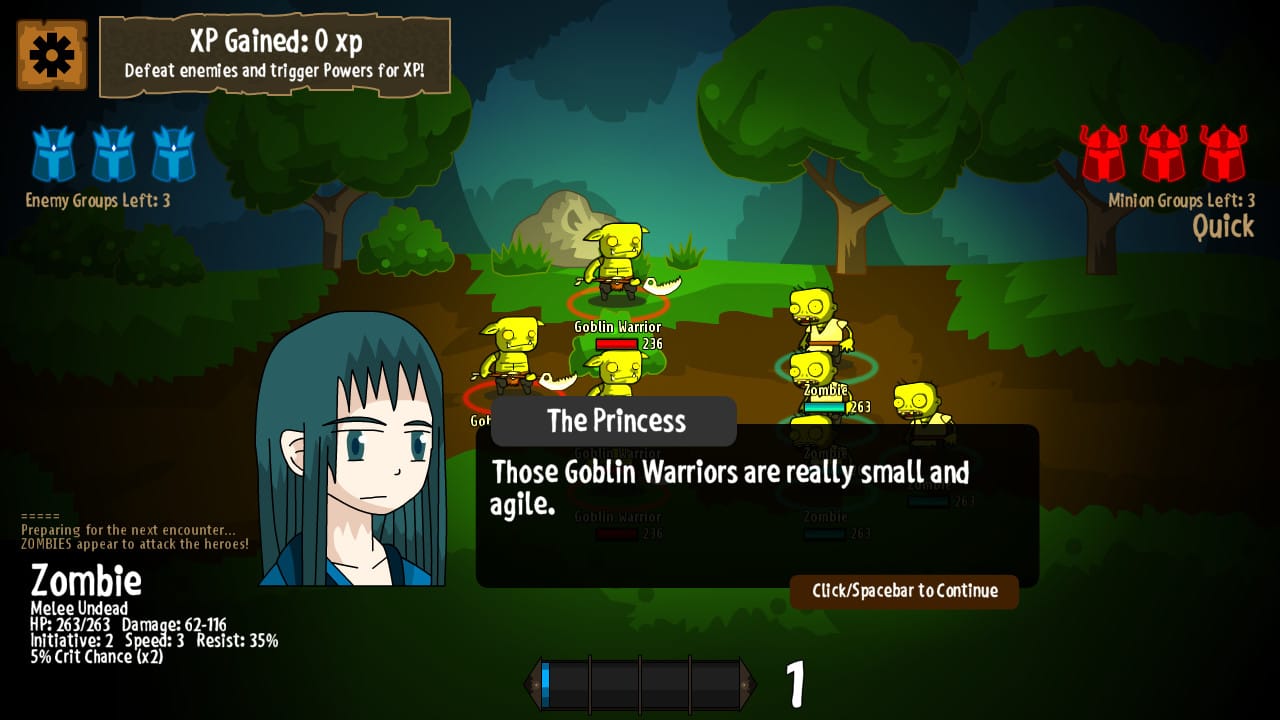This screenshot has height=720, width=1280.
Task: Select the first blue Enemy Groups helmet icon
Action: point(53,152)
